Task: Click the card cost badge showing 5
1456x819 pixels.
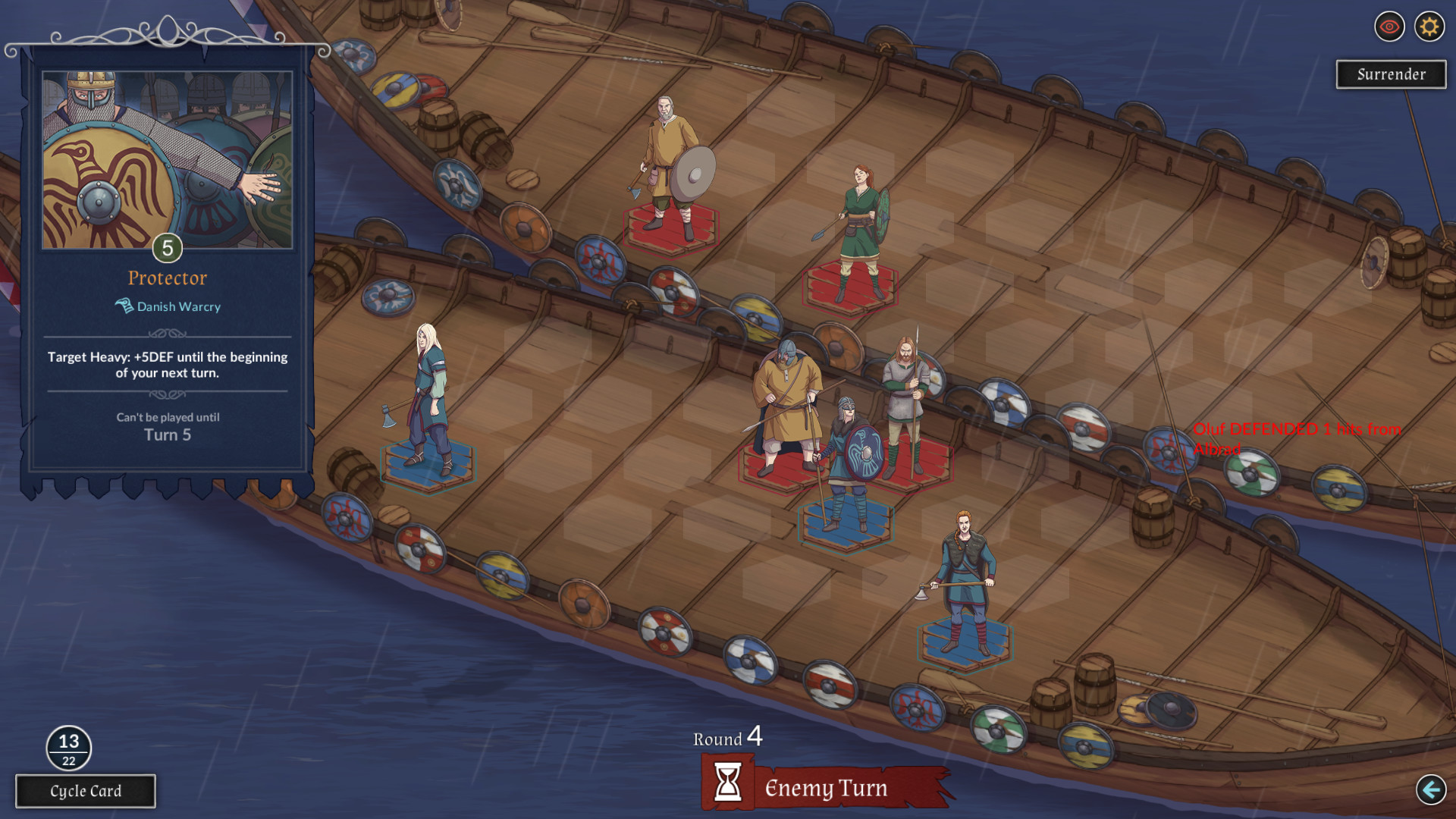Action: tap(167, 248)
